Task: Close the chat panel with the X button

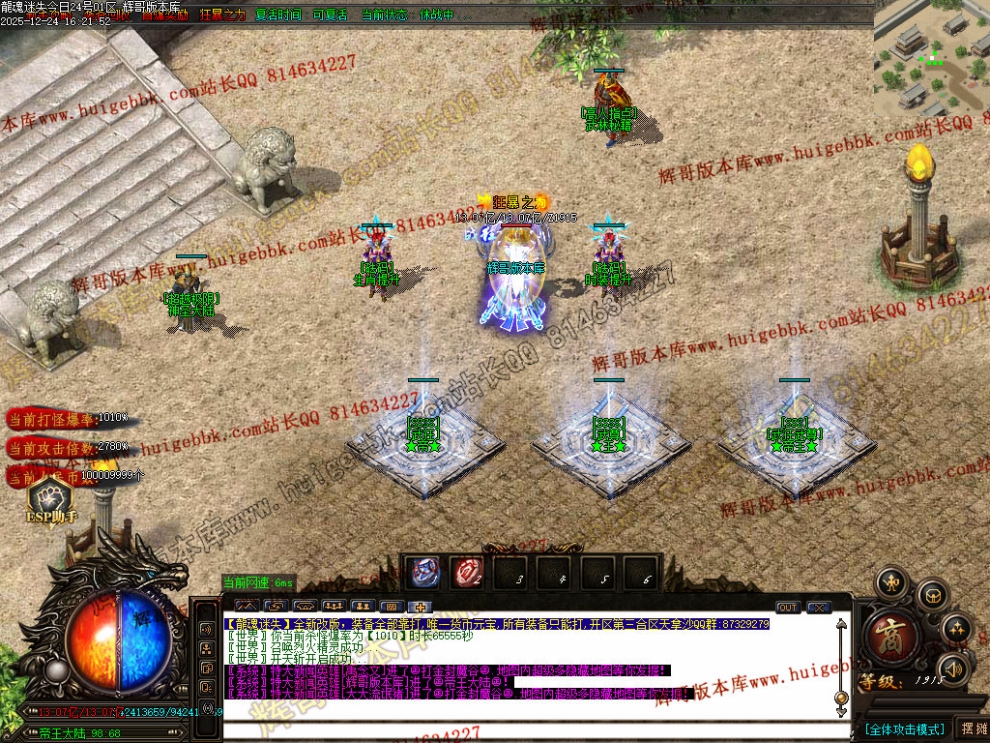Action: point(819,607)
